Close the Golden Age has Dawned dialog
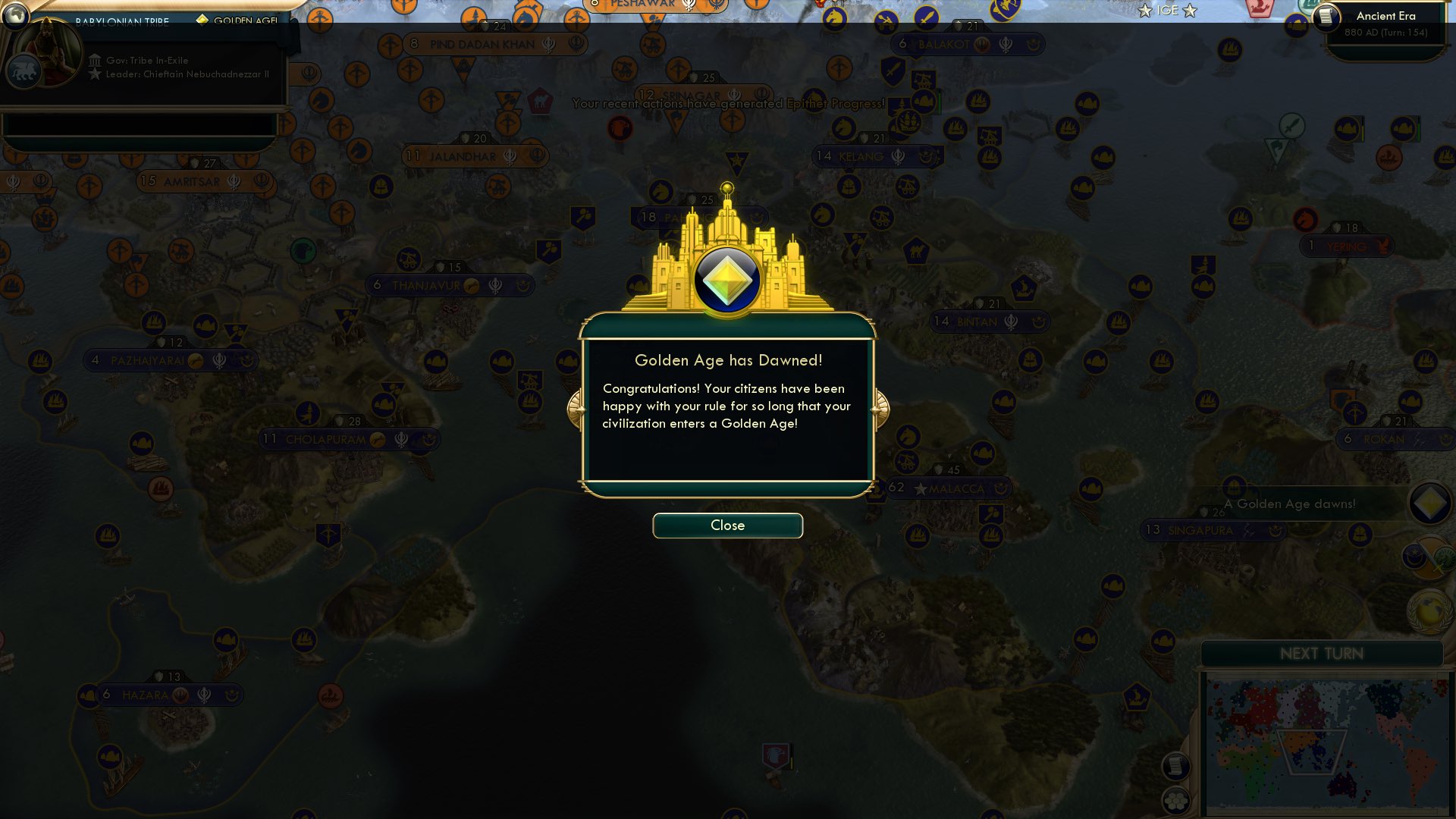 pos(727,525)
